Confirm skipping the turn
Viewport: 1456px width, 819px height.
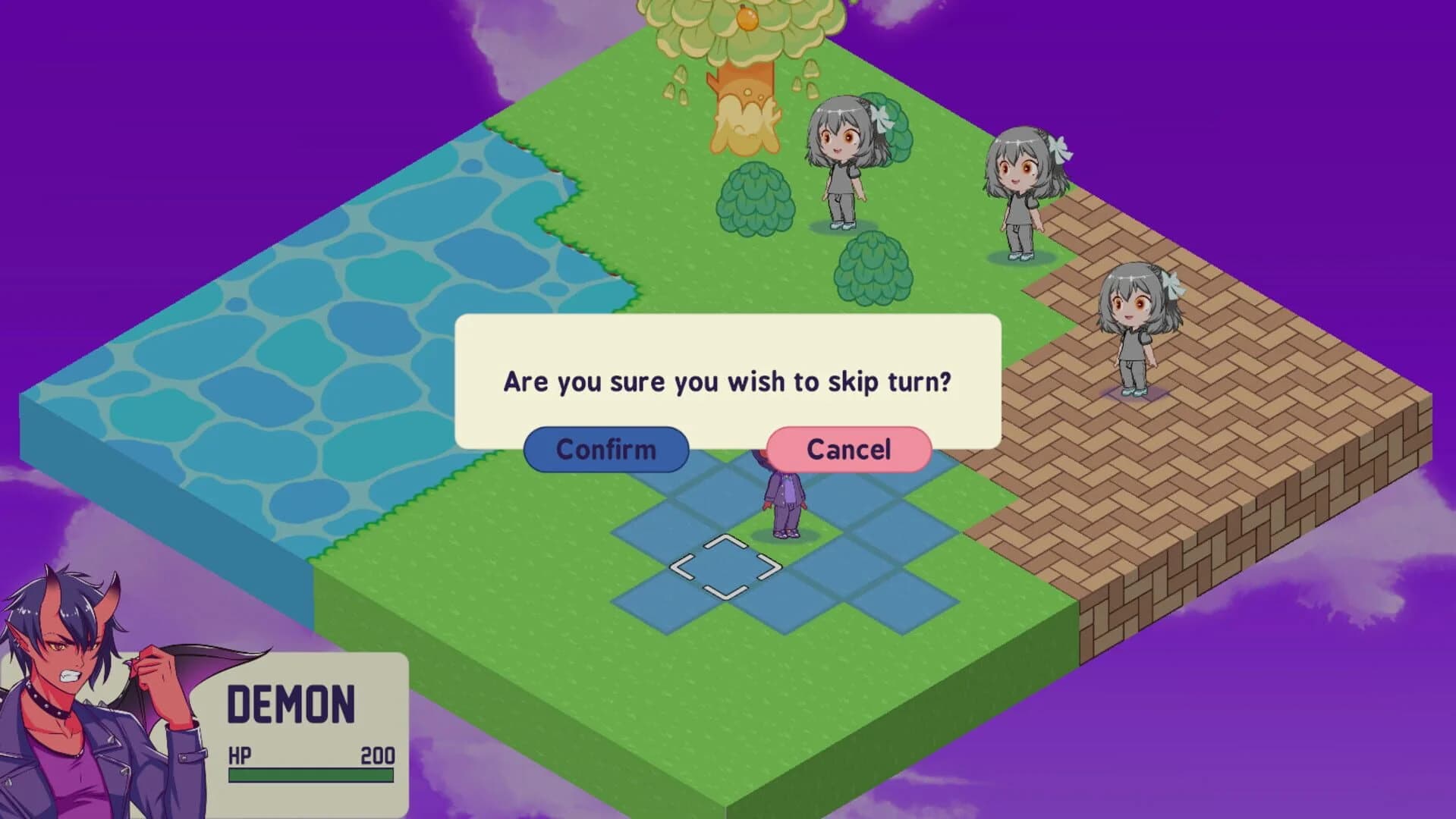tap(606, 449)
